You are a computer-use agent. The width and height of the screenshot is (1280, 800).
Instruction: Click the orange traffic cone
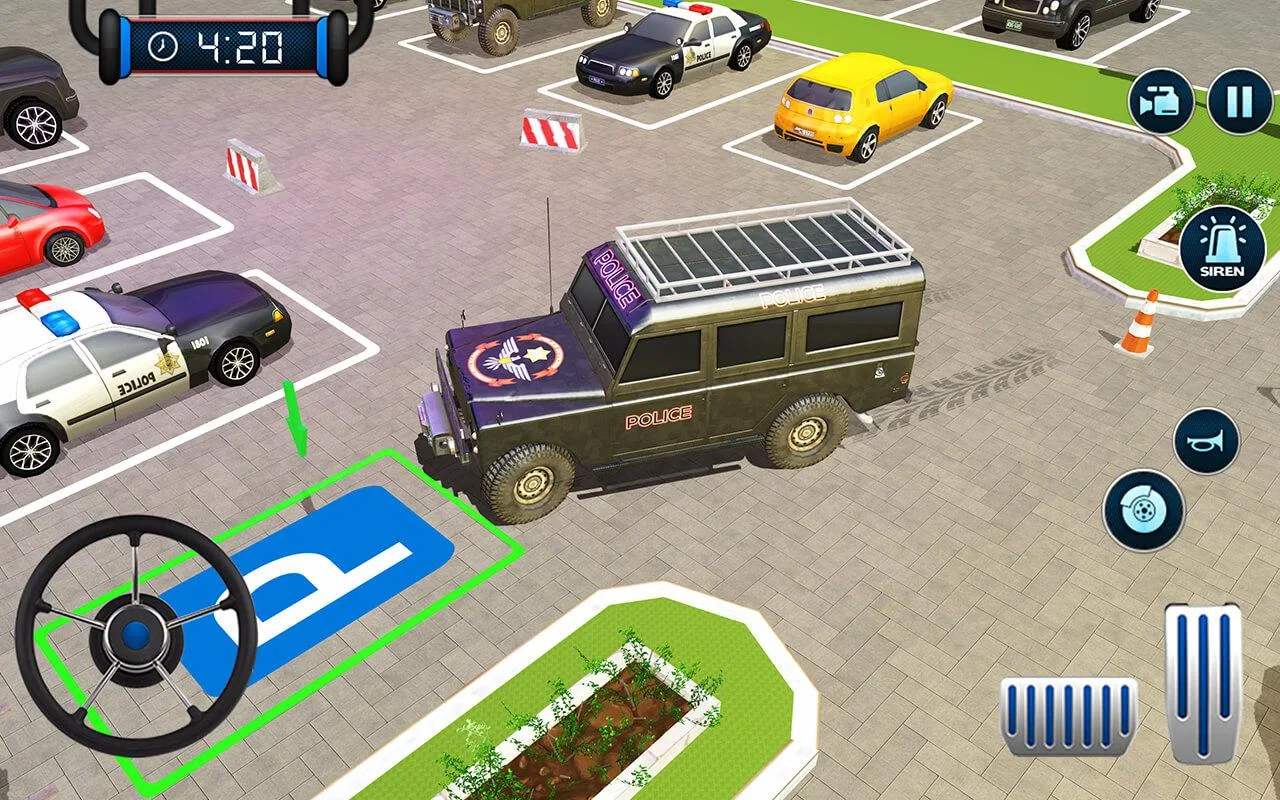coord(1139,322)
